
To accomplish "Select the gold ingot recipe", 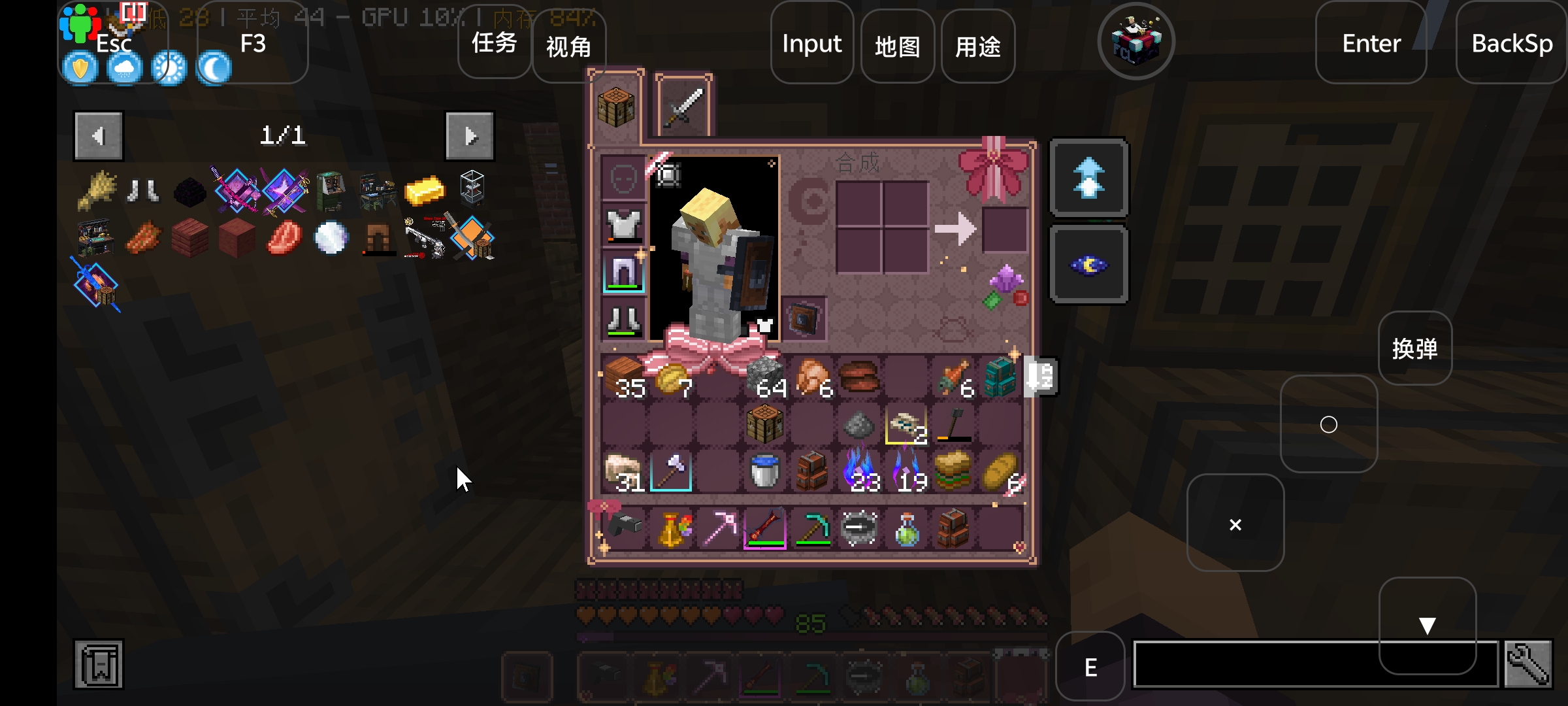I will tap(425, 190).
